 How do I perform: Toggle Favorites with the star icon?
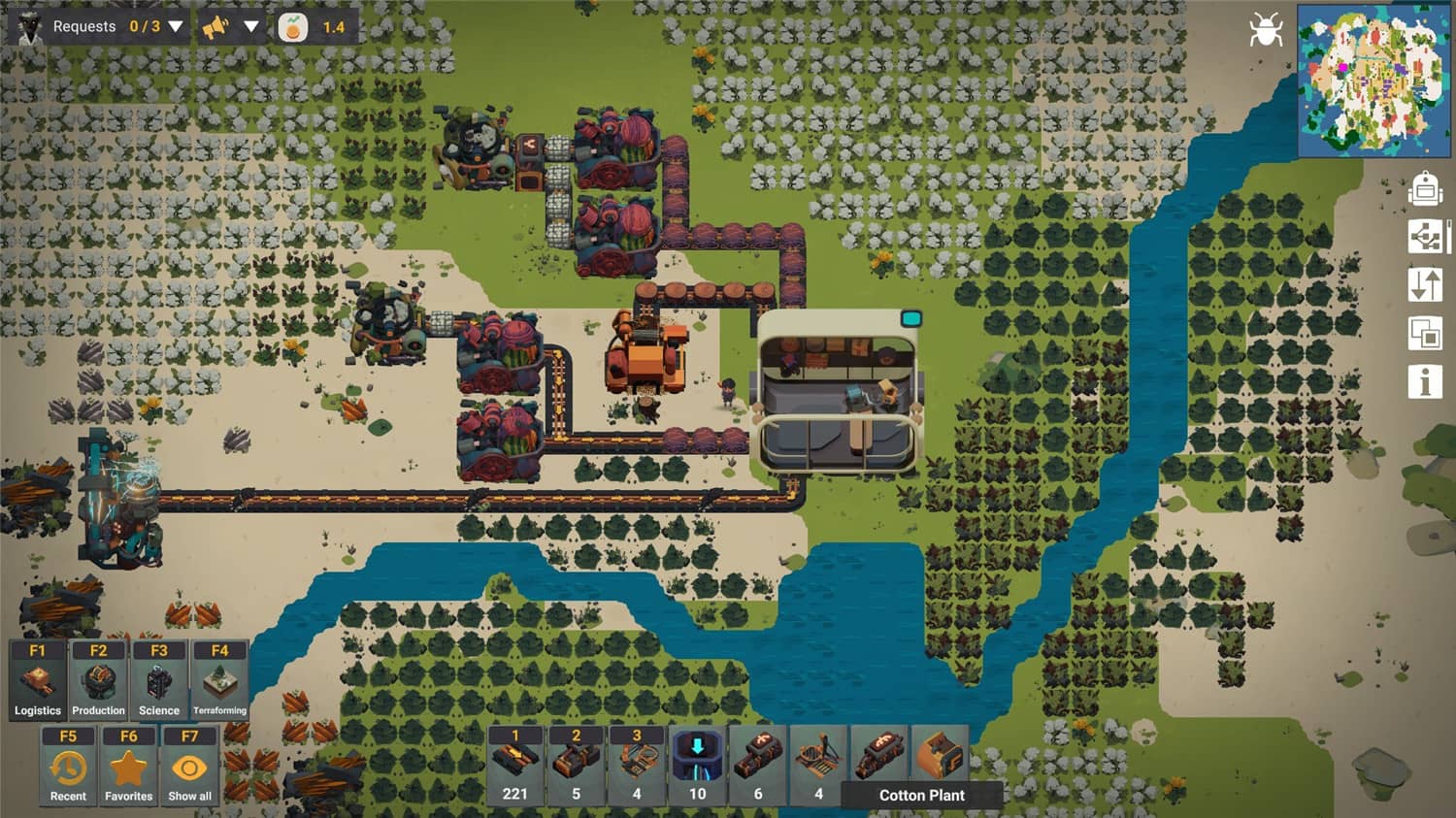(x=128, y=767)
